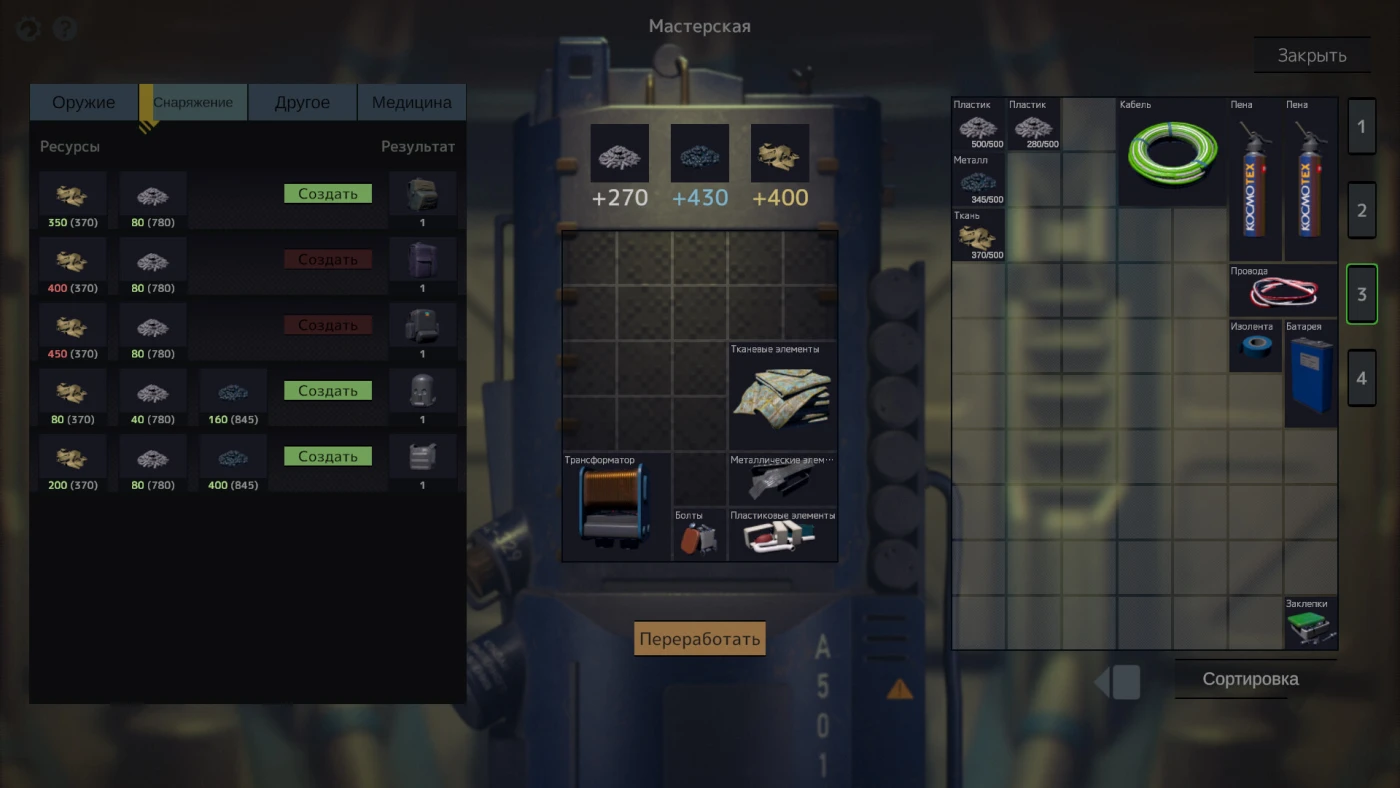Open inventory page 2
This screenshot has height=788, width=1400.
click(x=1361, y=211)
